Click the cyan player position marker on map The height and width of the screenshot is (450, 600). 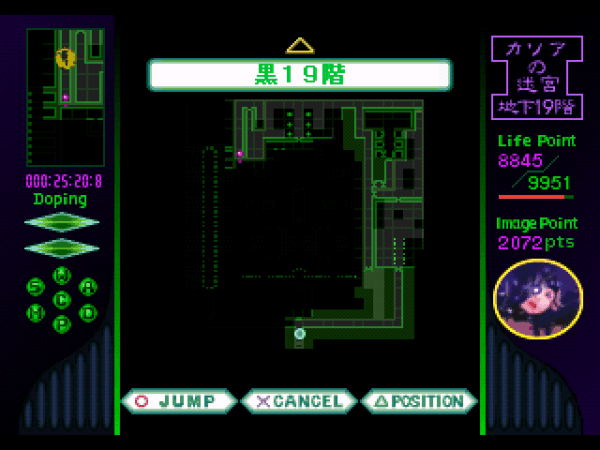299,334
